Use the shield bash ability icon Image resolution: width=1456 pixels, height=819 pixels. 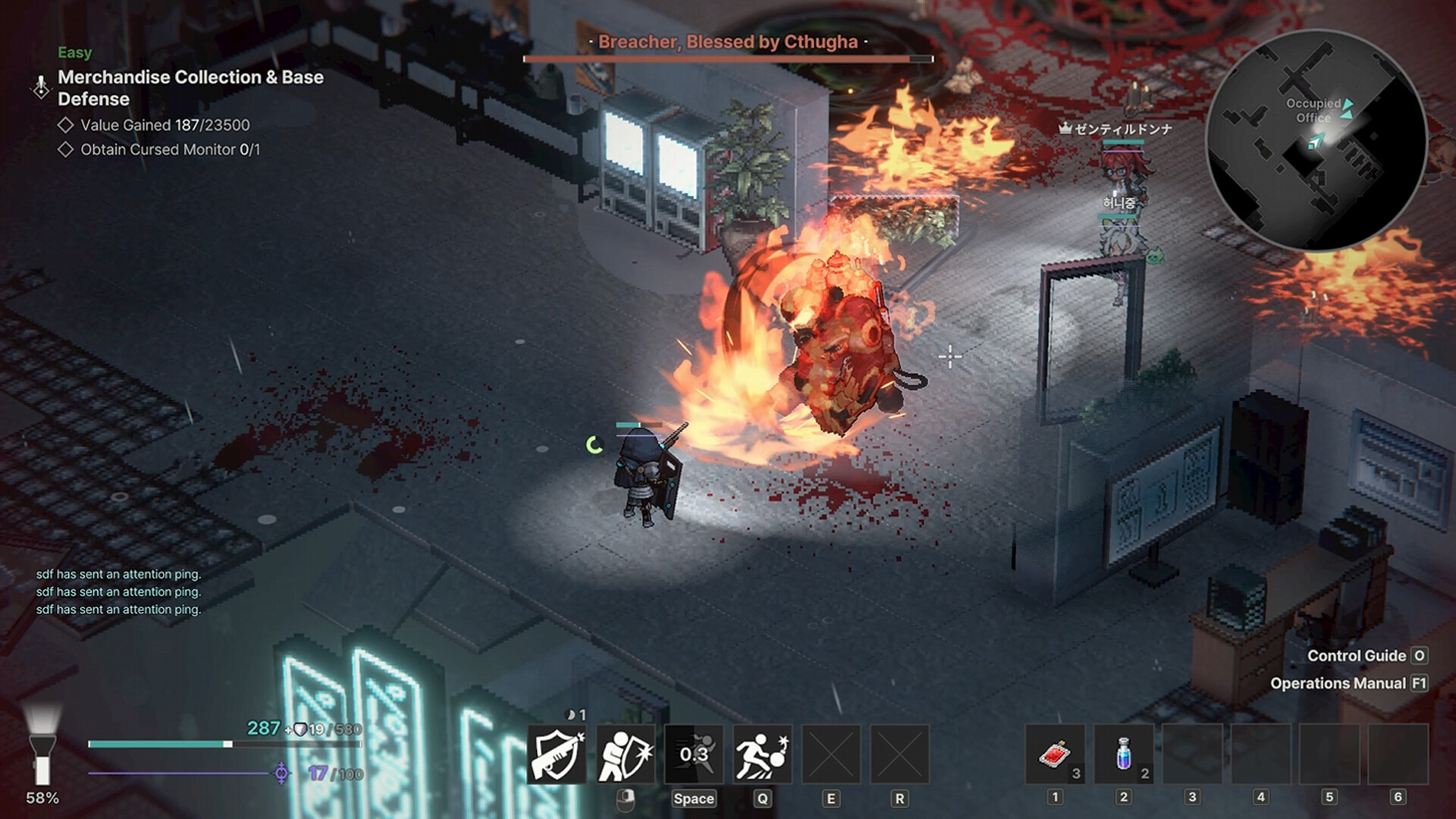coord(626,755)
